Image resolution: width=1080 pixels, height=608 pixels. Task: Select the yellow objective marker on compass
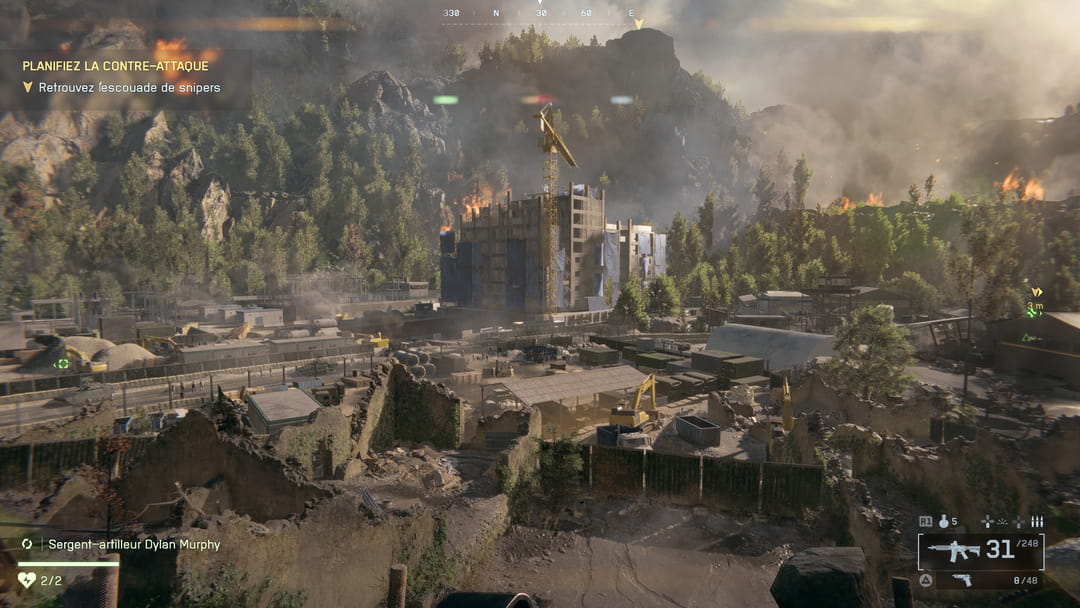[x=638, y=23]
